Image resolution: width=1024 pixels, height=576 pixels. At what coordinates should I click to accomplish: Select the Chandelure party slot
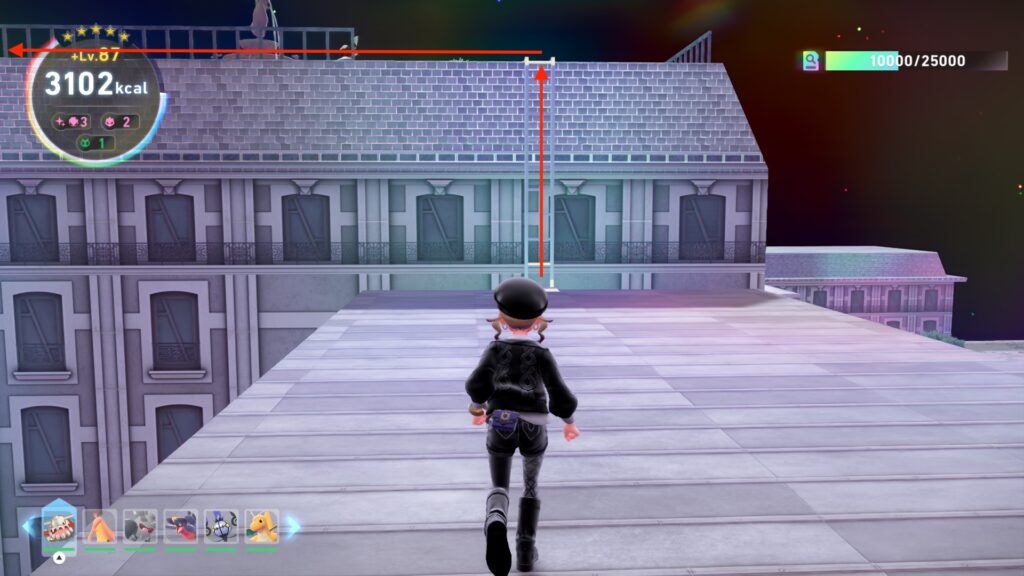(221, 527)
